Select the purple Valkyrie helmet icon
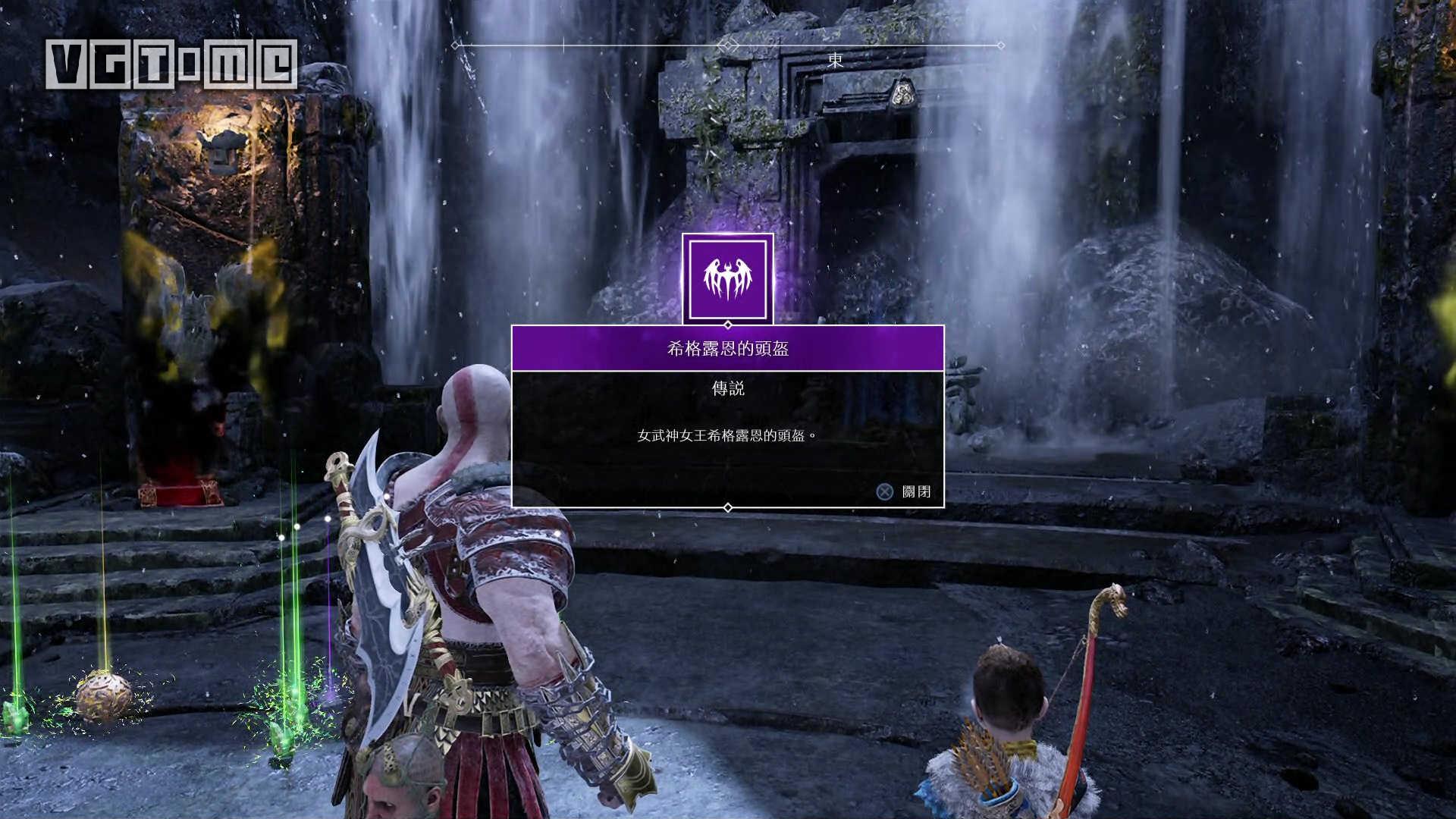The width and height of the screenshot is (1456, 819). pyautogui.click(x=728, y=278)
